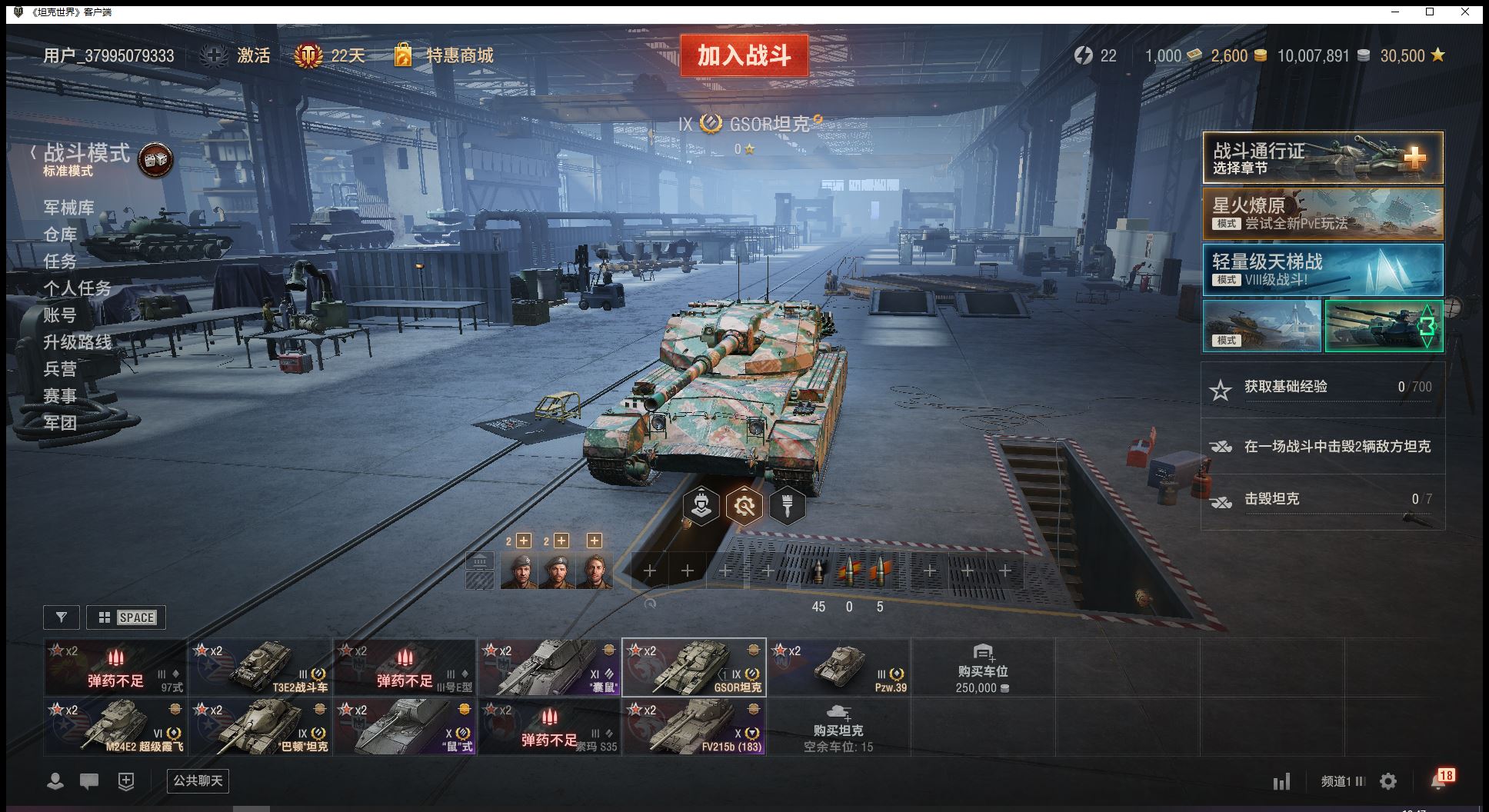Close the game client window
This screenshot has height=812, width=1489.
(x=1466, y=12)
